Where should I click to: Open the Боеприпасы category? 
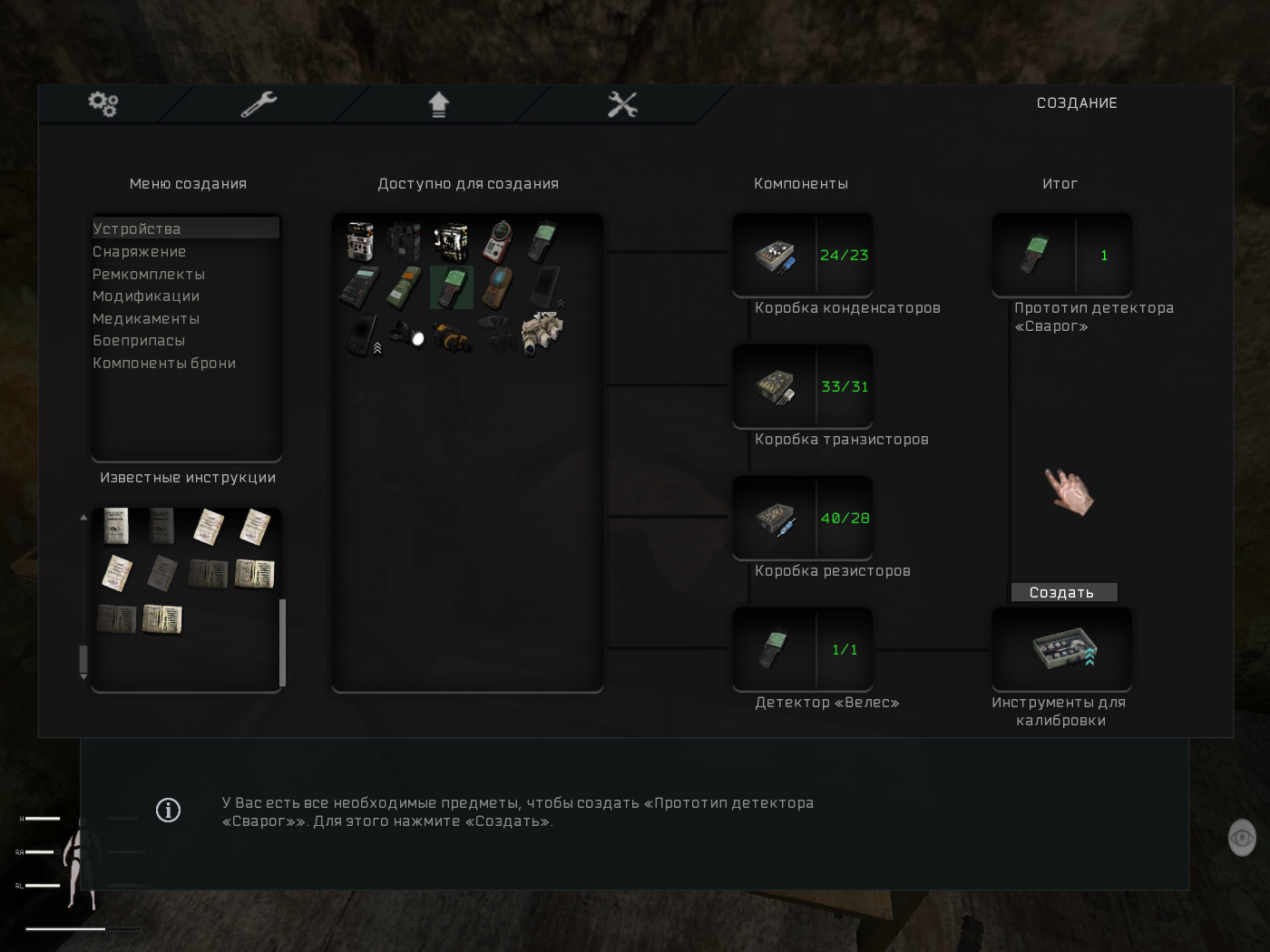coord(139,341)
